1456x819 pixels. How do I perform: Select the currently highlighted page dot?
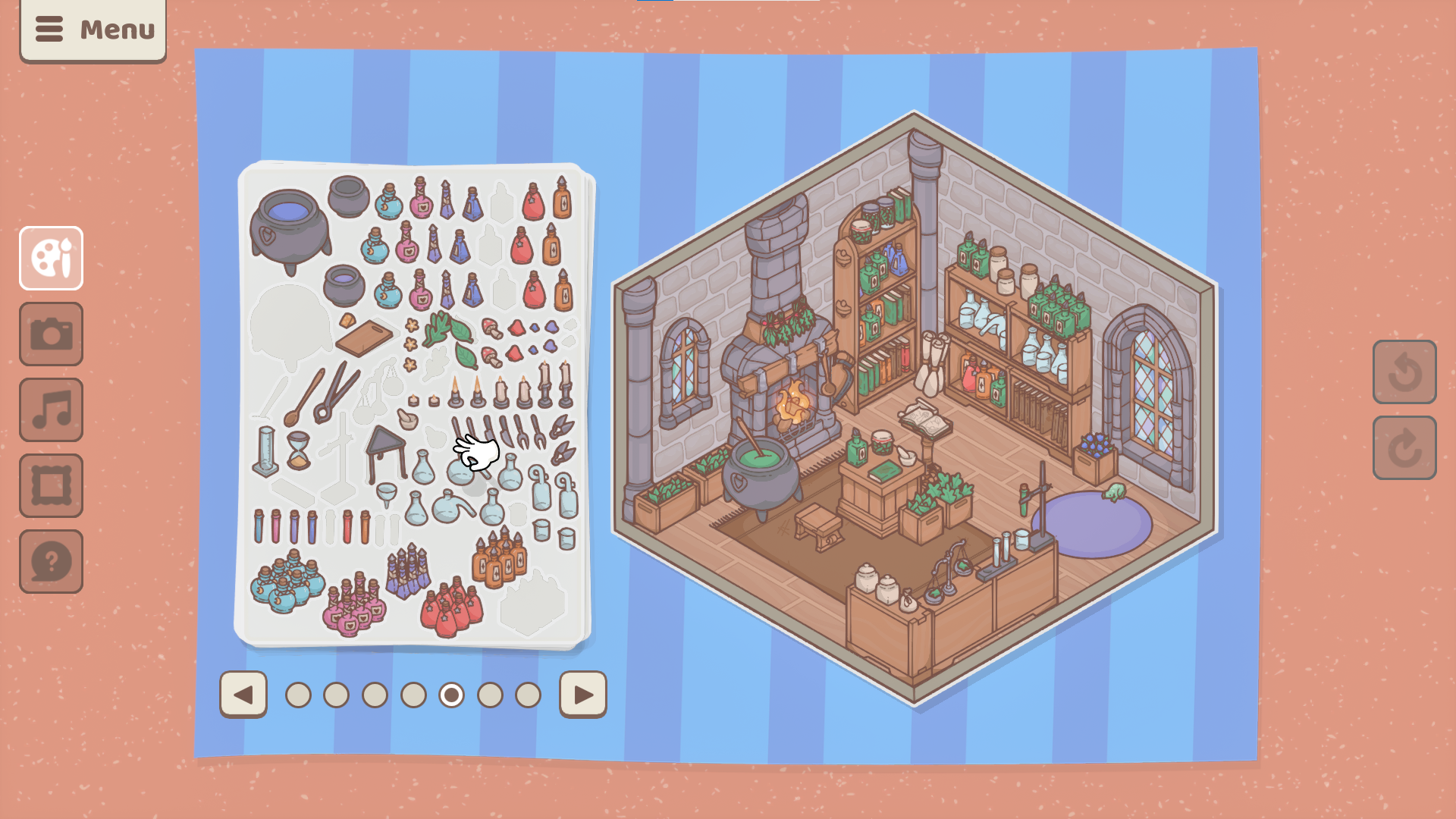[x=452, y=693]
